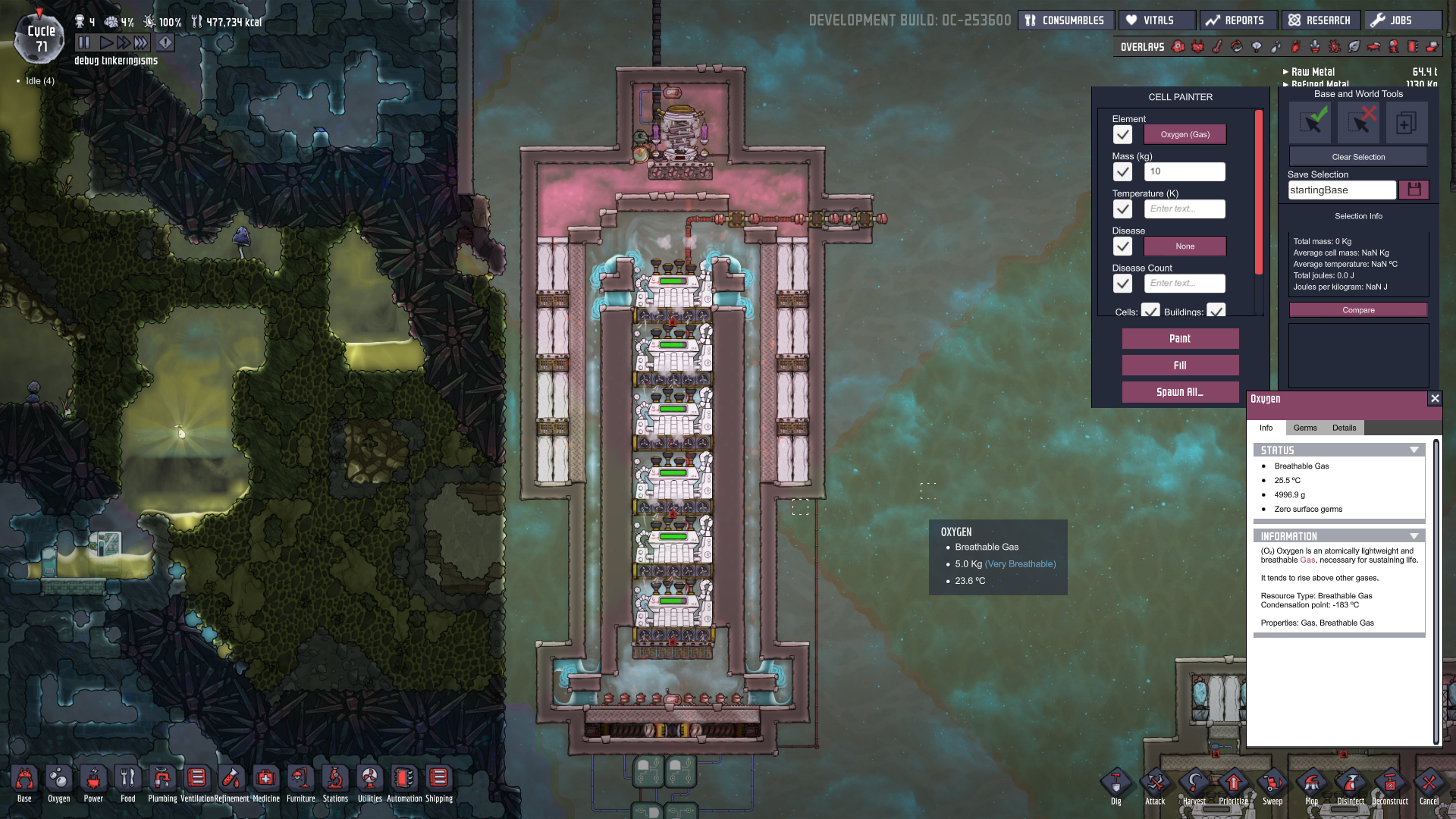Switch to the Details tab

coord(1344,428)
